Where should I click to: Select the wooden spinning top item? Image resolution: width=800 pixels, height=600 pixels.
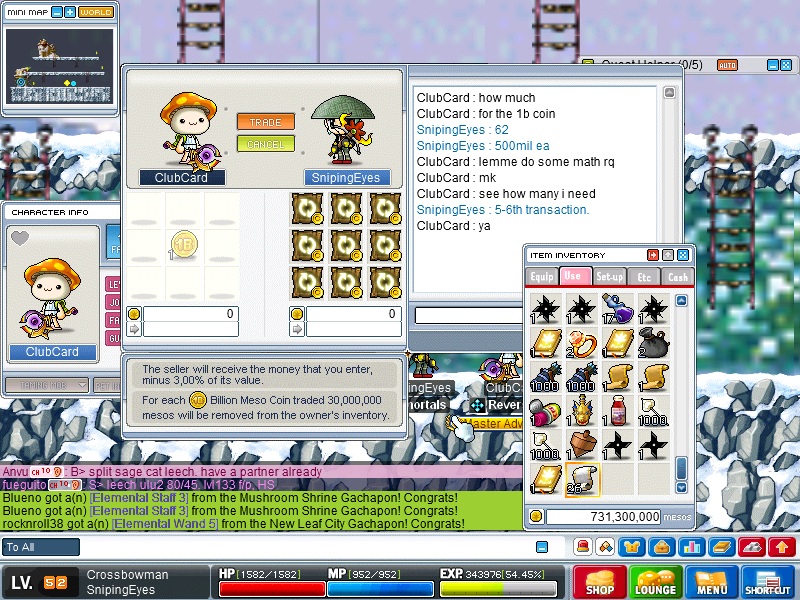(x=581, y=444)
